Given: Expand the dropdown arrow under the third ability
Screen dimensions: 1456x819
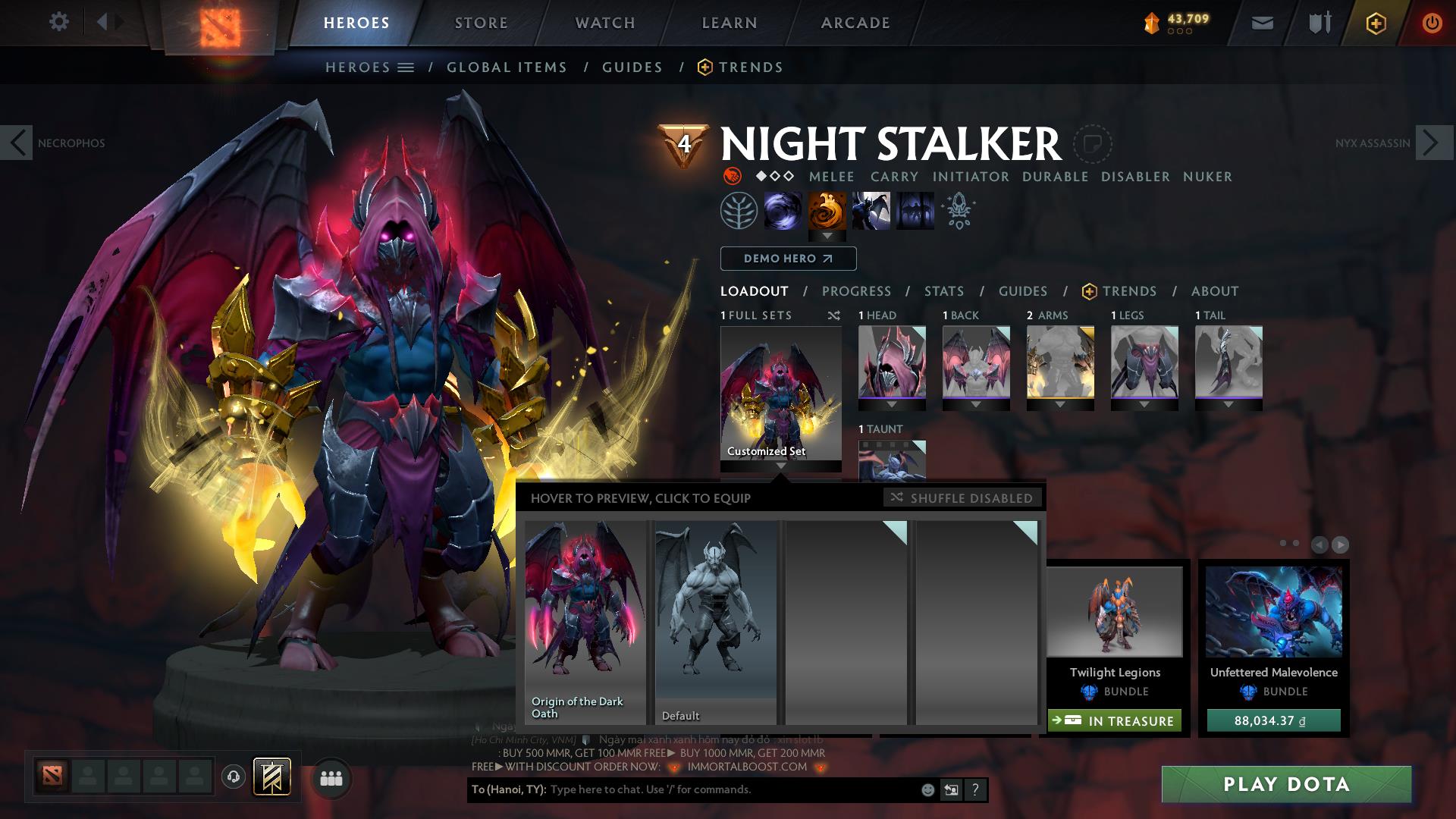Looking at the screenshot, I should pyautogui.click(x=827, y=236).
